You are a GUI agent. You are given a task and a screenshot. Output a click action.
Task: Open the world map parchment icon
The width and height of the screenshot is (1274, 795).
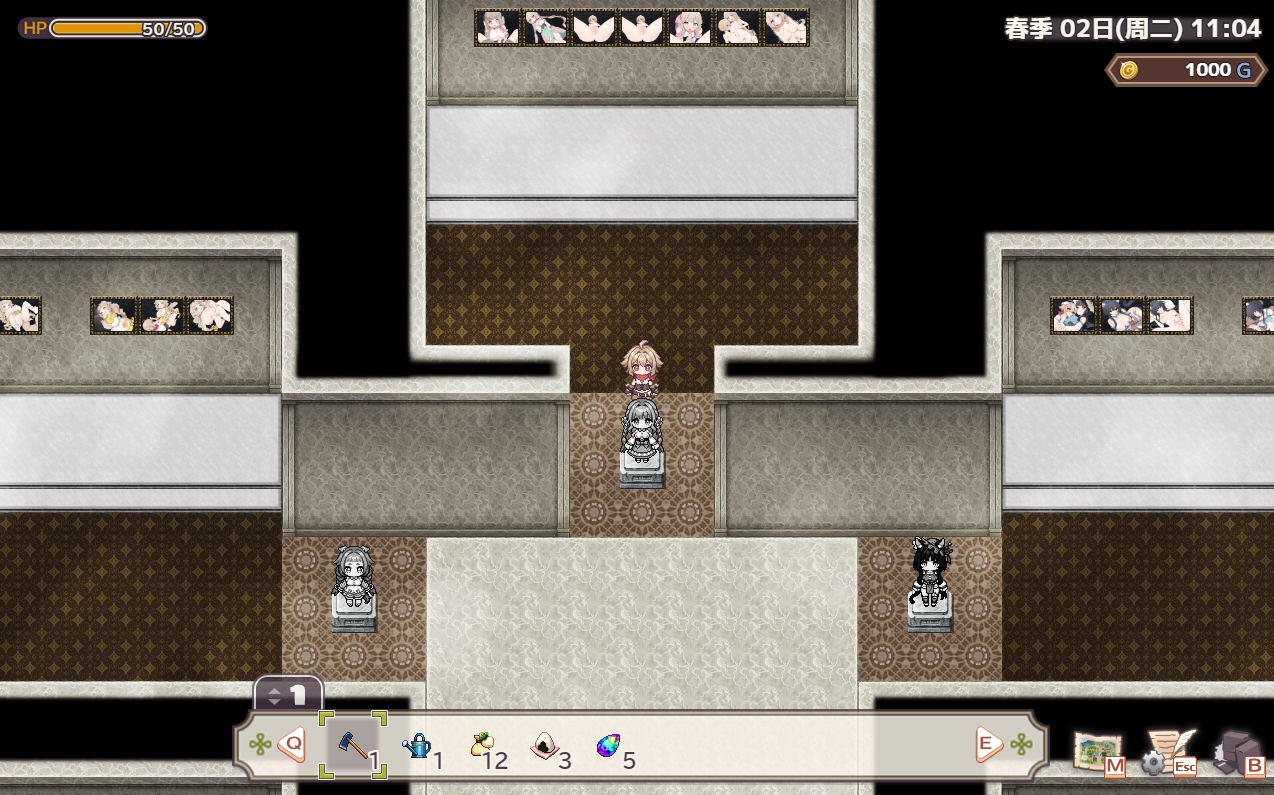(1098, 752)
